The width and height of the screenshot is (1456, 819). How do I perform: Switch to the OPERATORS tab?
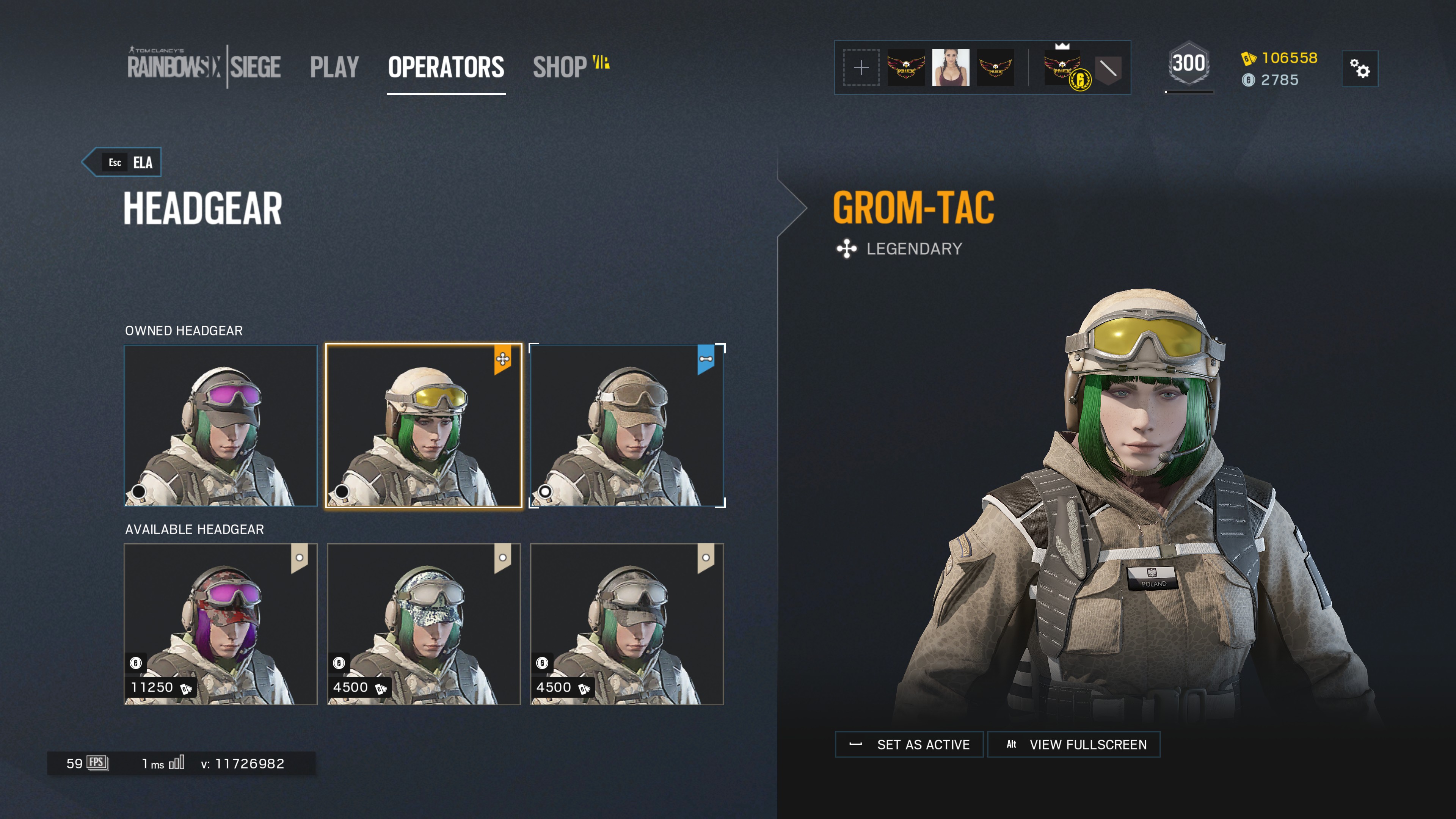pos(446,66)
